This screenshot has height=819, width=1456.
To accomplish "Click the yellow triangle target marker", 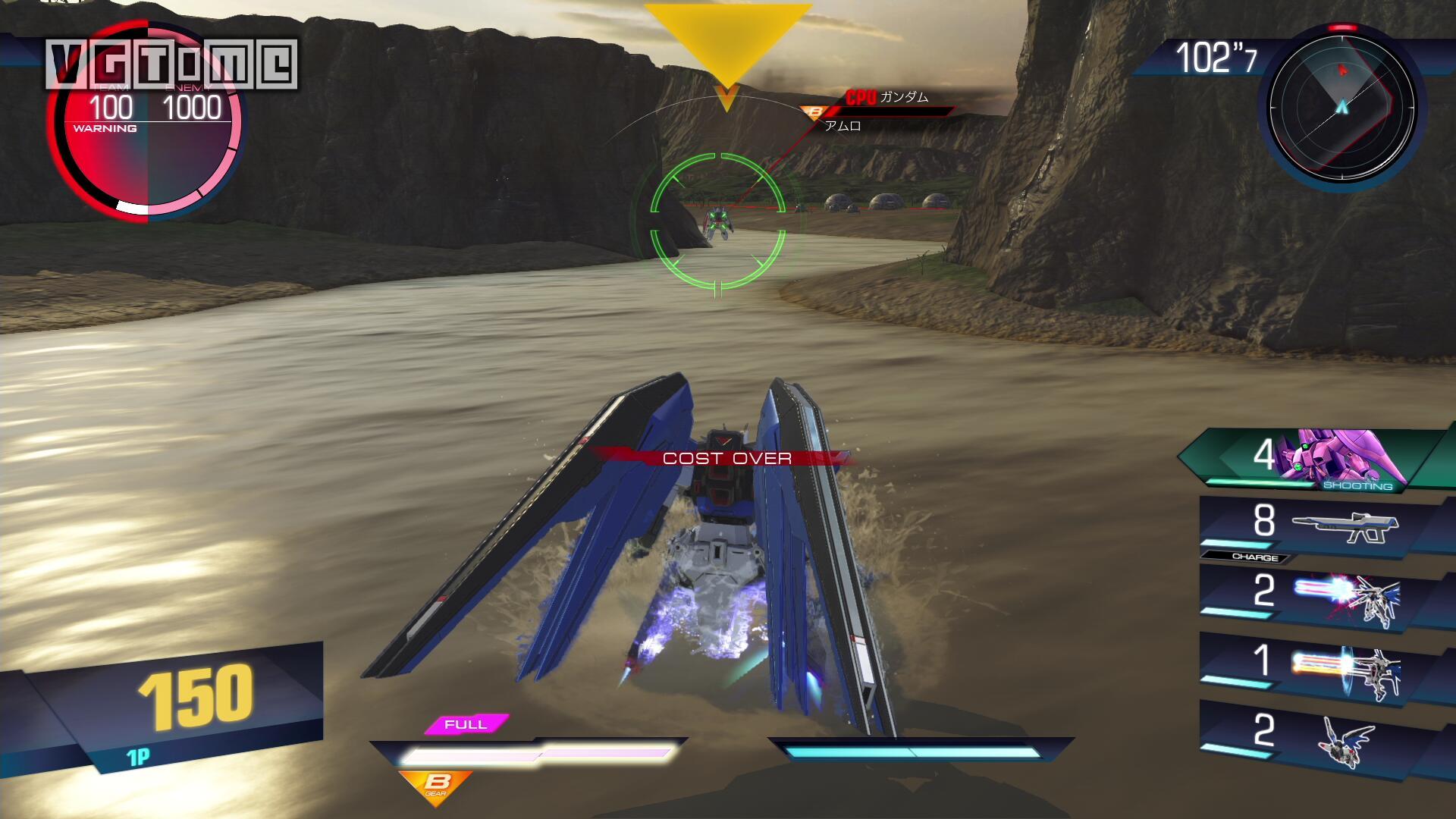I will coord(727,44).
